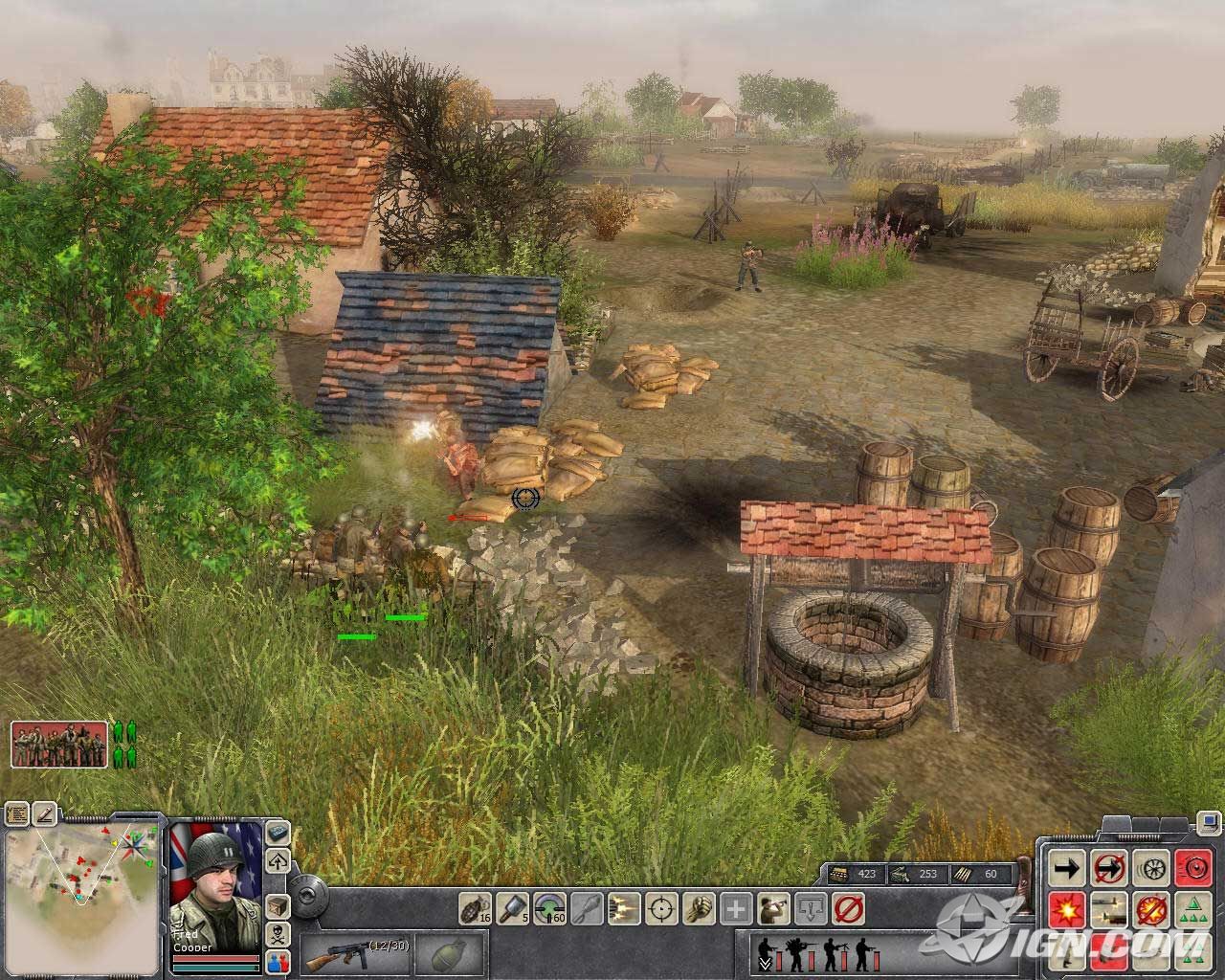Select Fred Cooper's portrait

click(215, 879)
